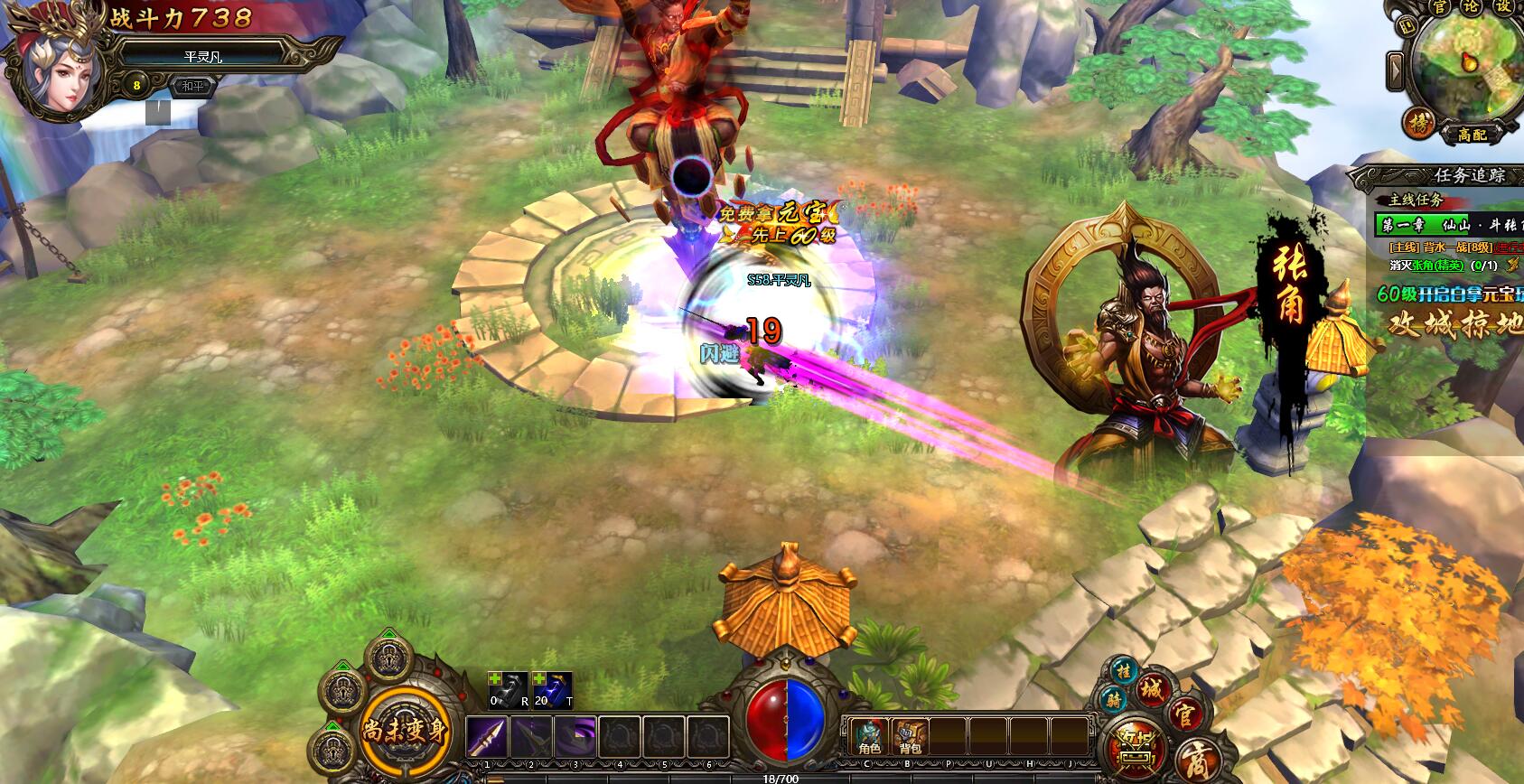Use the purple spear skill in slot 1
The width and height of the screenshot is (1524, 784).
pos(487,738)
